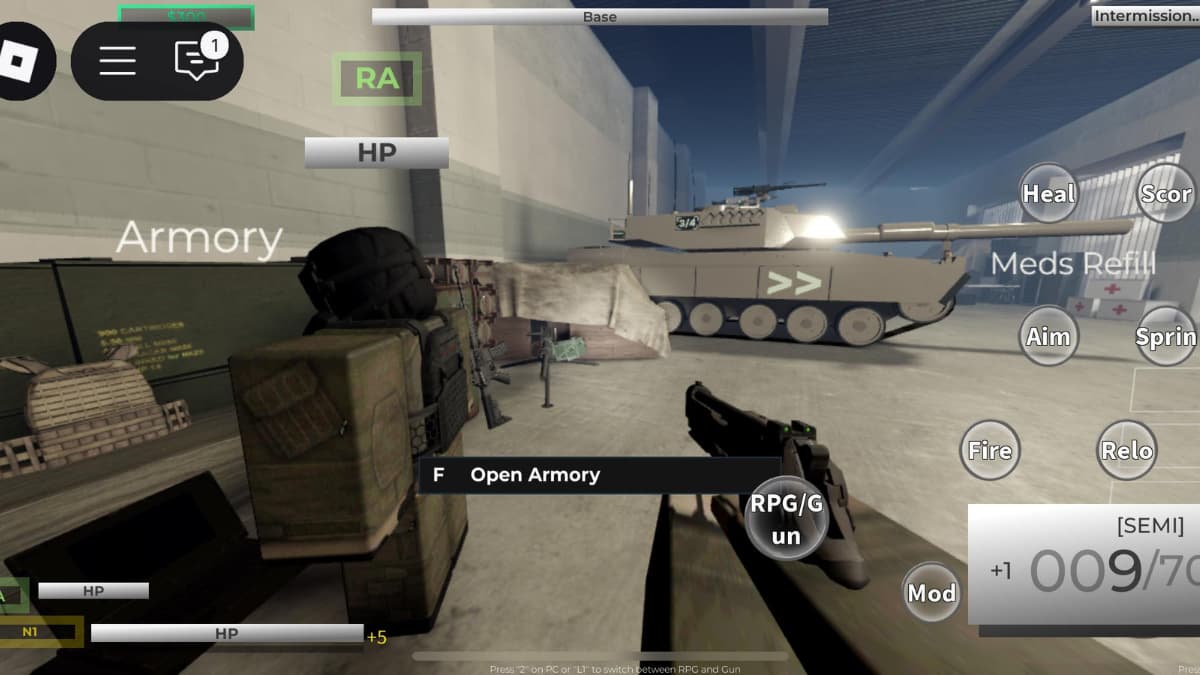Activate the Sprint button
The height and width of the screenshot is (675, 1200).
(x=1167, y=336)
